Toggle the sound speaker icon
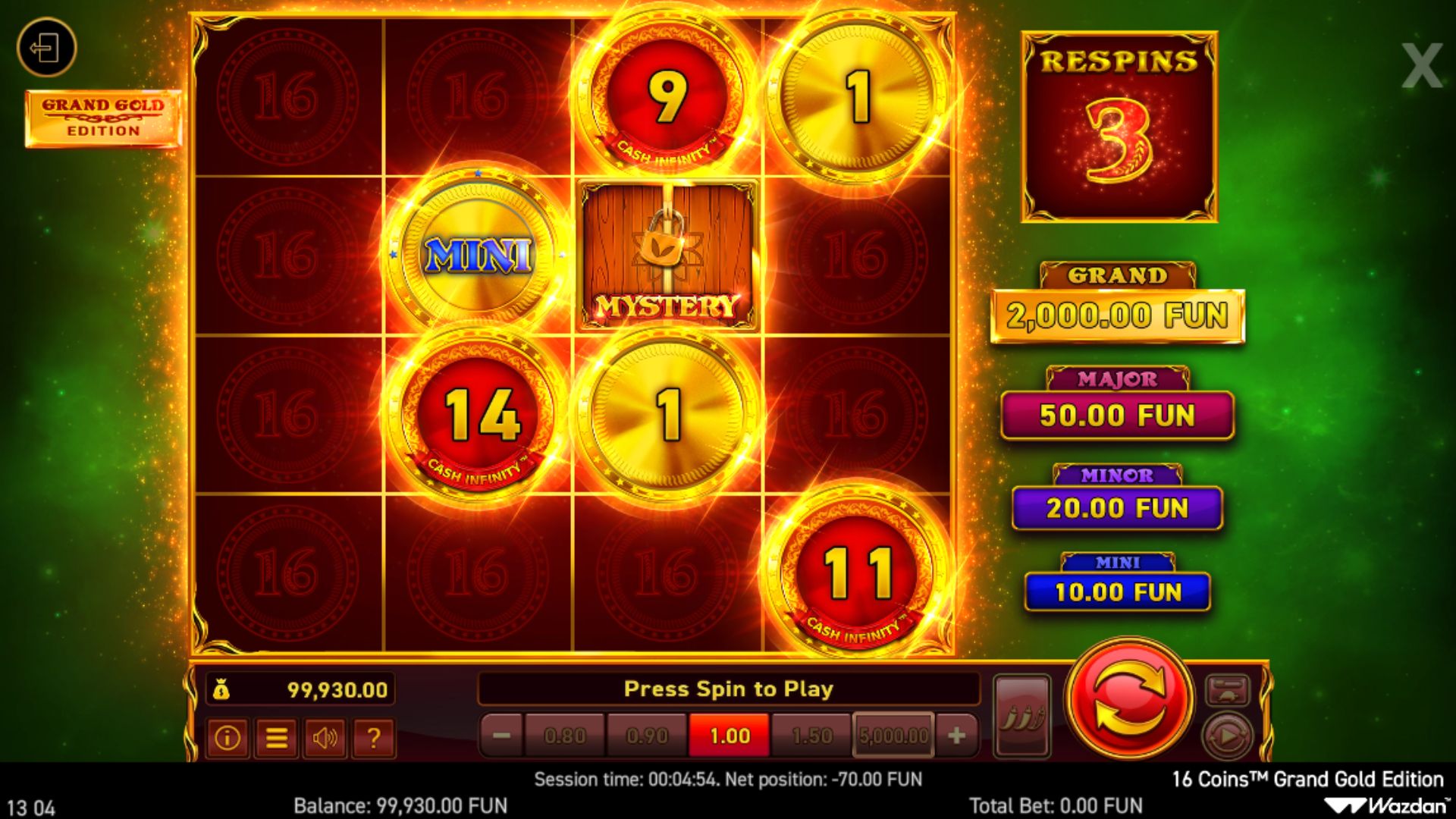The image size is (1456, 819). point(325,738)
